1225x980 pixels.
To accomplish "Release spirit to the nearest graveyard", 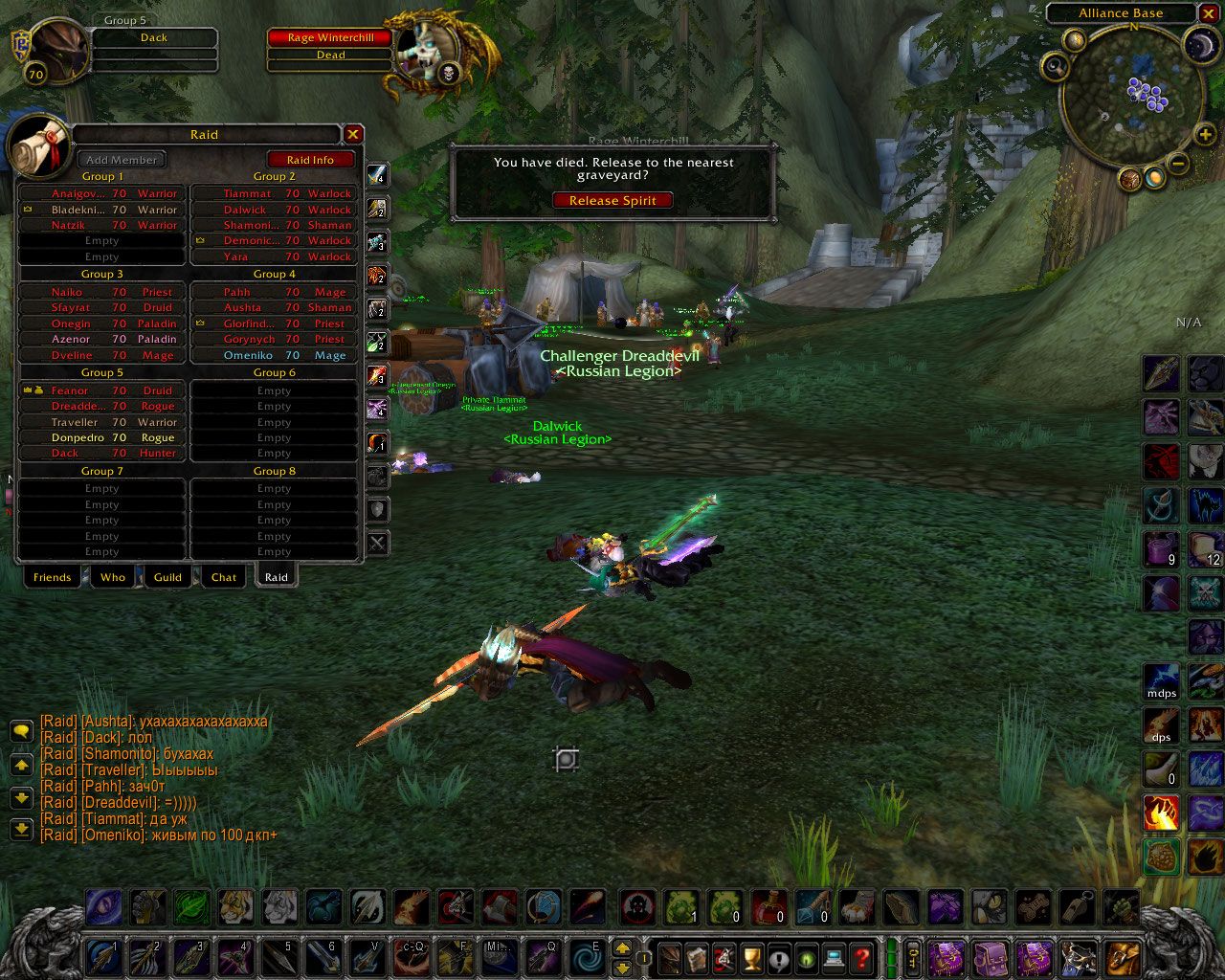I will (612, 201).
